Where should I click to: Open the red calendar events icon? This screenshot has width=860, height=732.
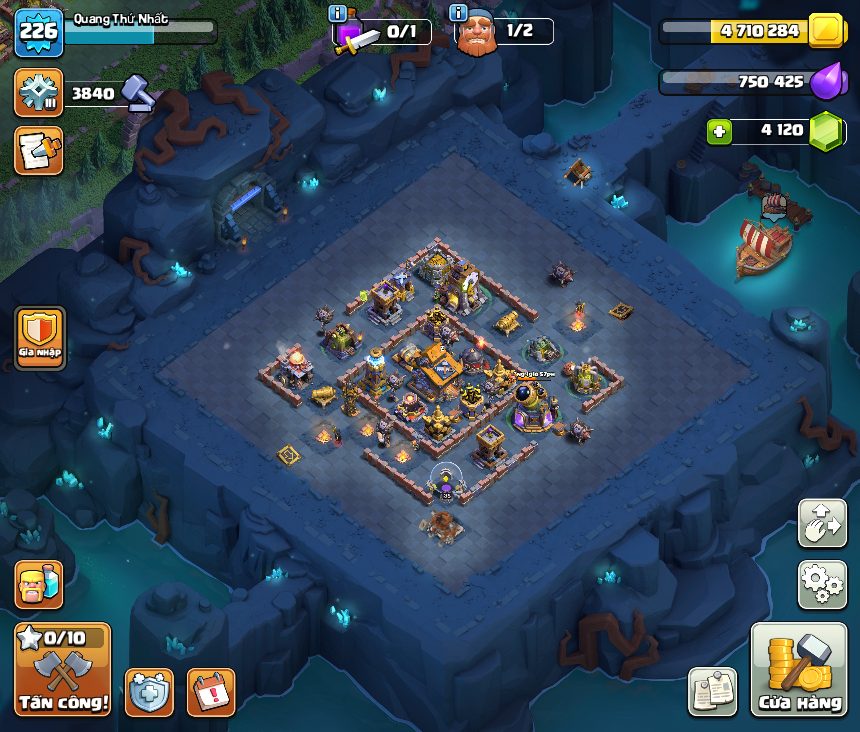point(211,692)
